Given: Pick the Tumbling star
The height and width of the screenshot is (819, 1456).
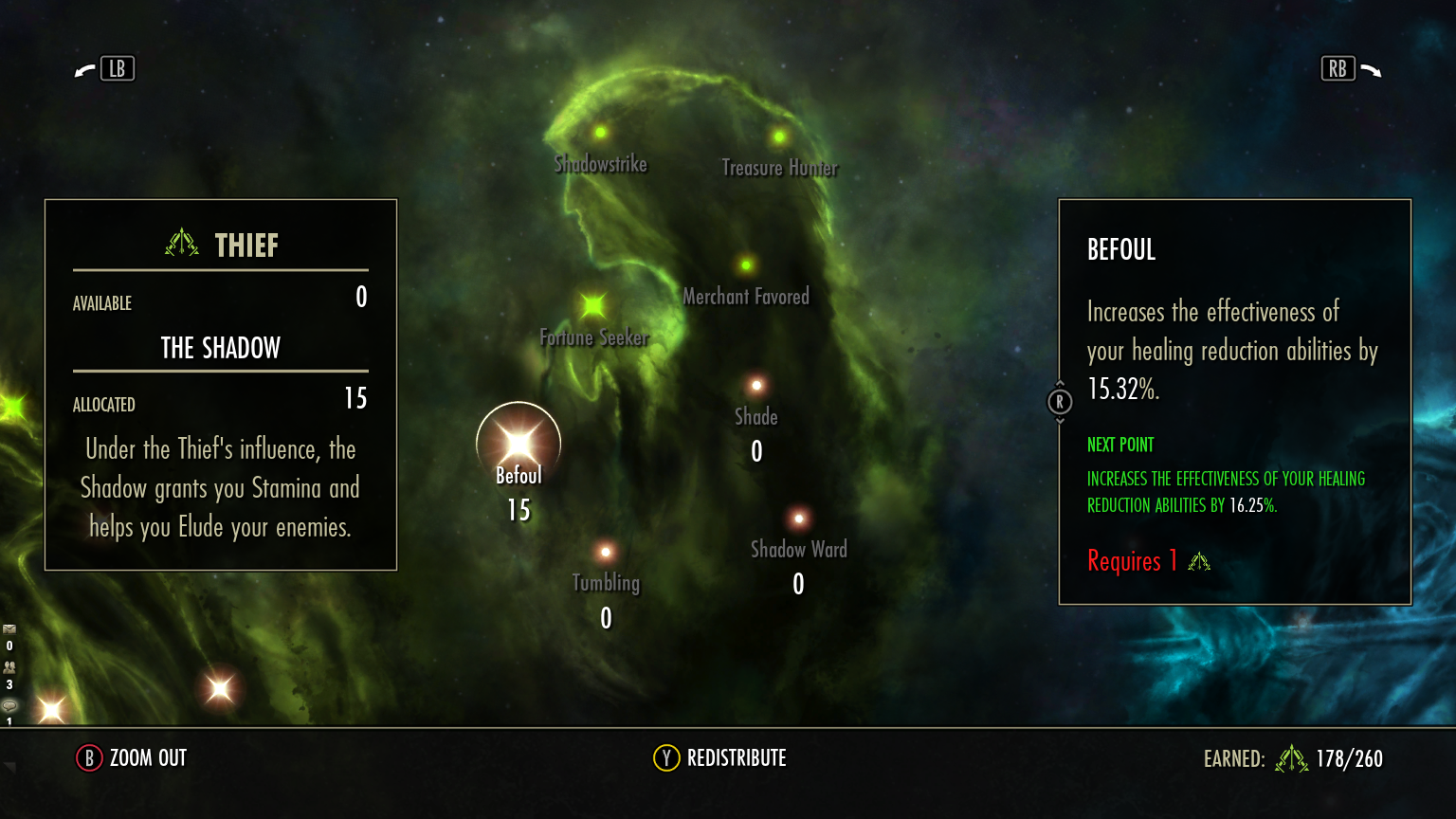Looking at the screenshot, I should [x=606, y=552].
